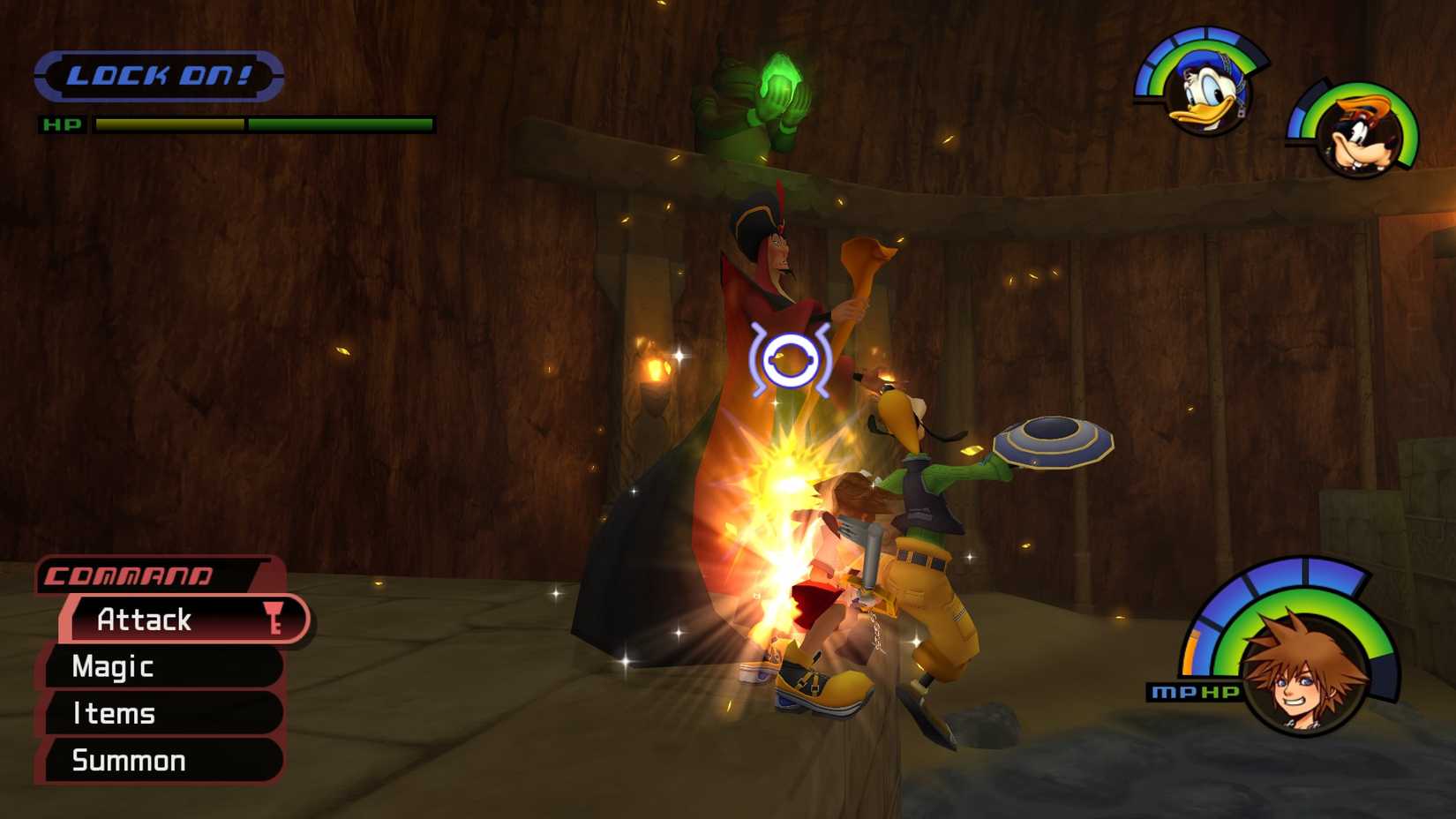Viewport: 1456px width, 819px height.
Task: Expand the Summon command submenu
Action: click(129, 760)
